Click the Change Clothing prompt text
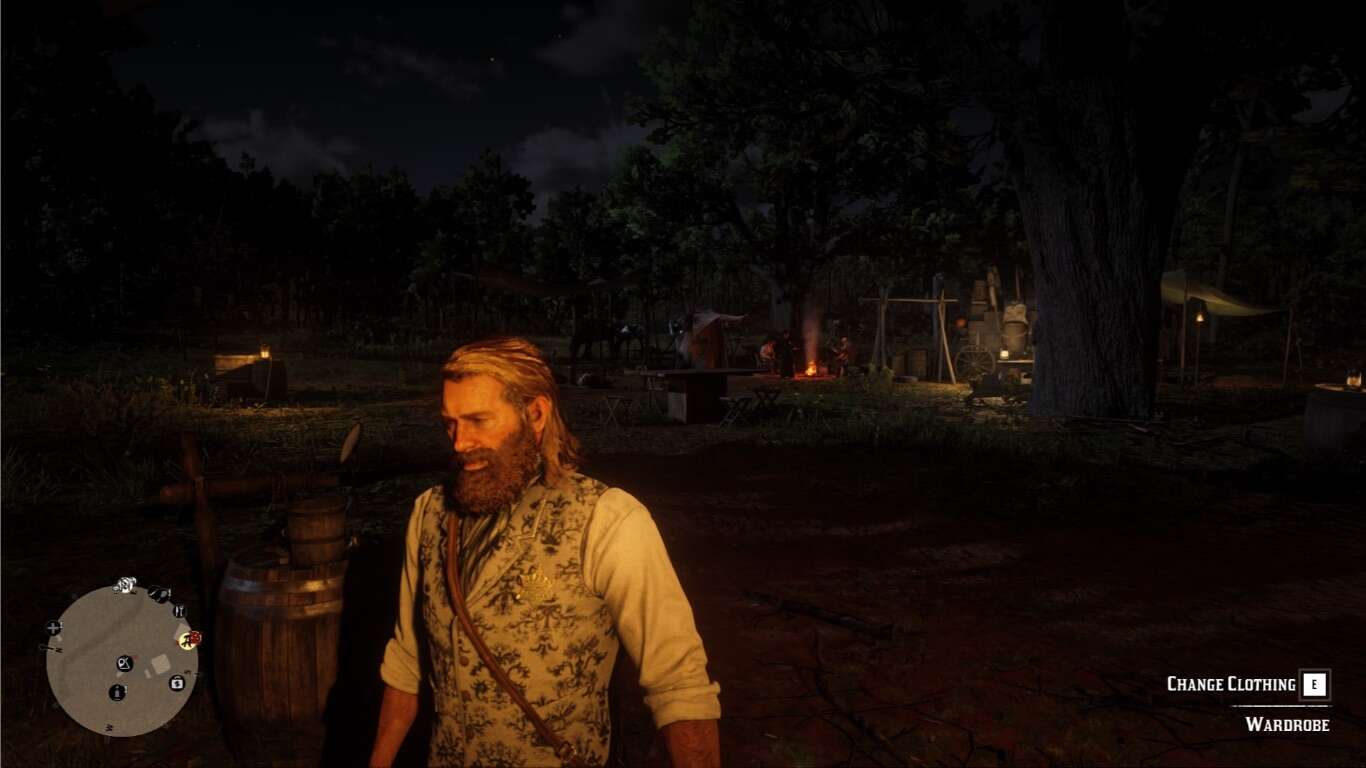The image size is (1366, 768). (x=1232, y=686)
